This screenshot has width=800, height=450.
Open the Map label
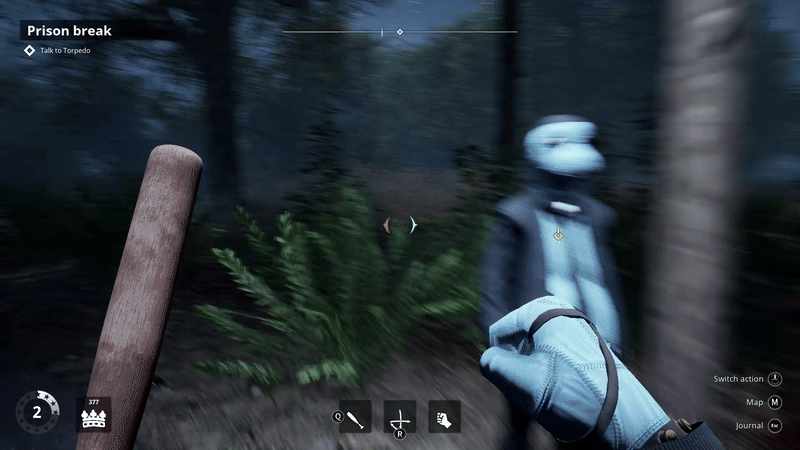pyautogui.click(x=755, y=402)
